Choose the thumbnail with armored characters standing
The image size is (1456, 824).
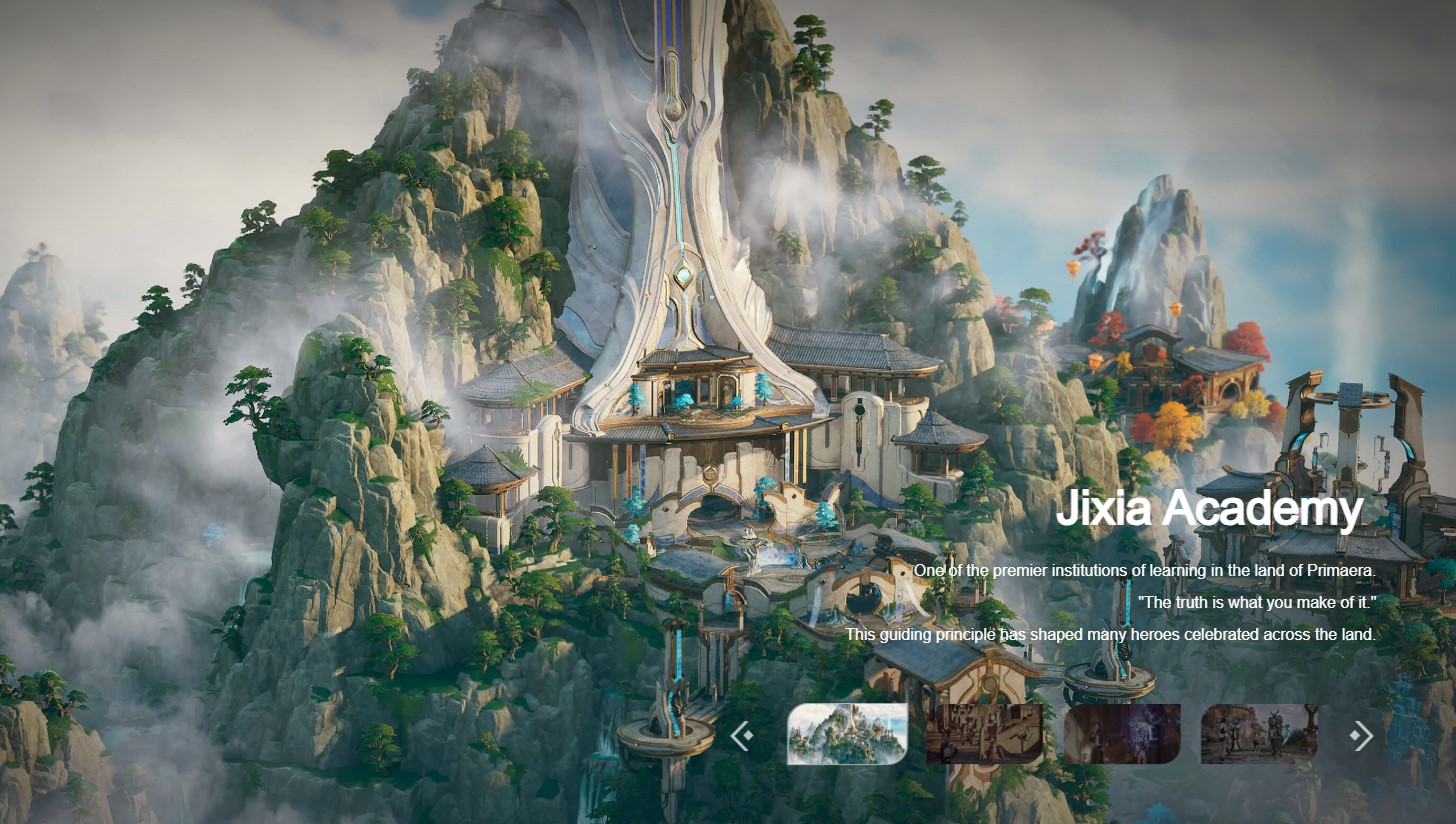tap(1259, 734)
